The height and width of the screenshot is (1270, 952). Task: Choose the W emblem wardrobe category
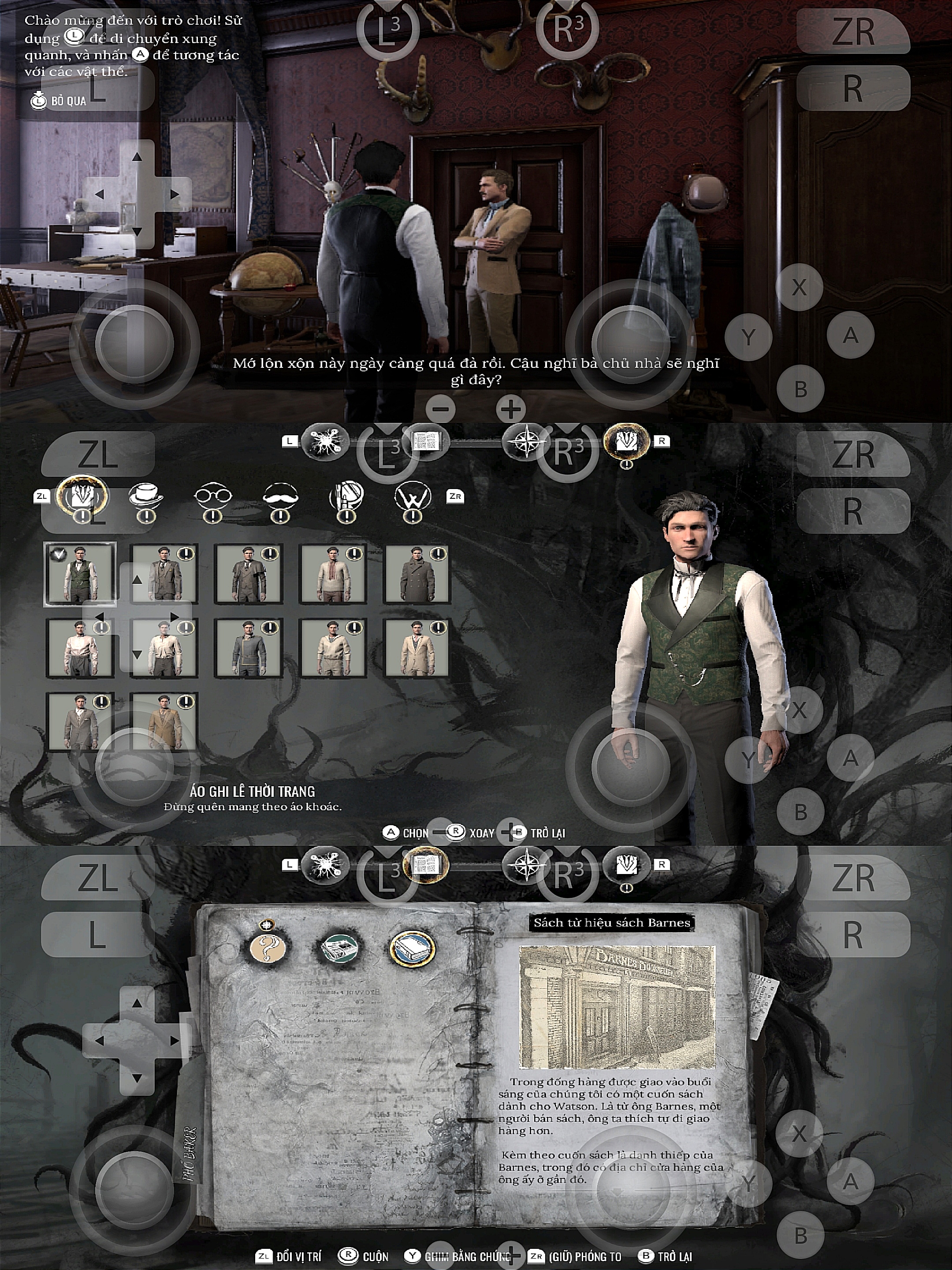(413, 496)
